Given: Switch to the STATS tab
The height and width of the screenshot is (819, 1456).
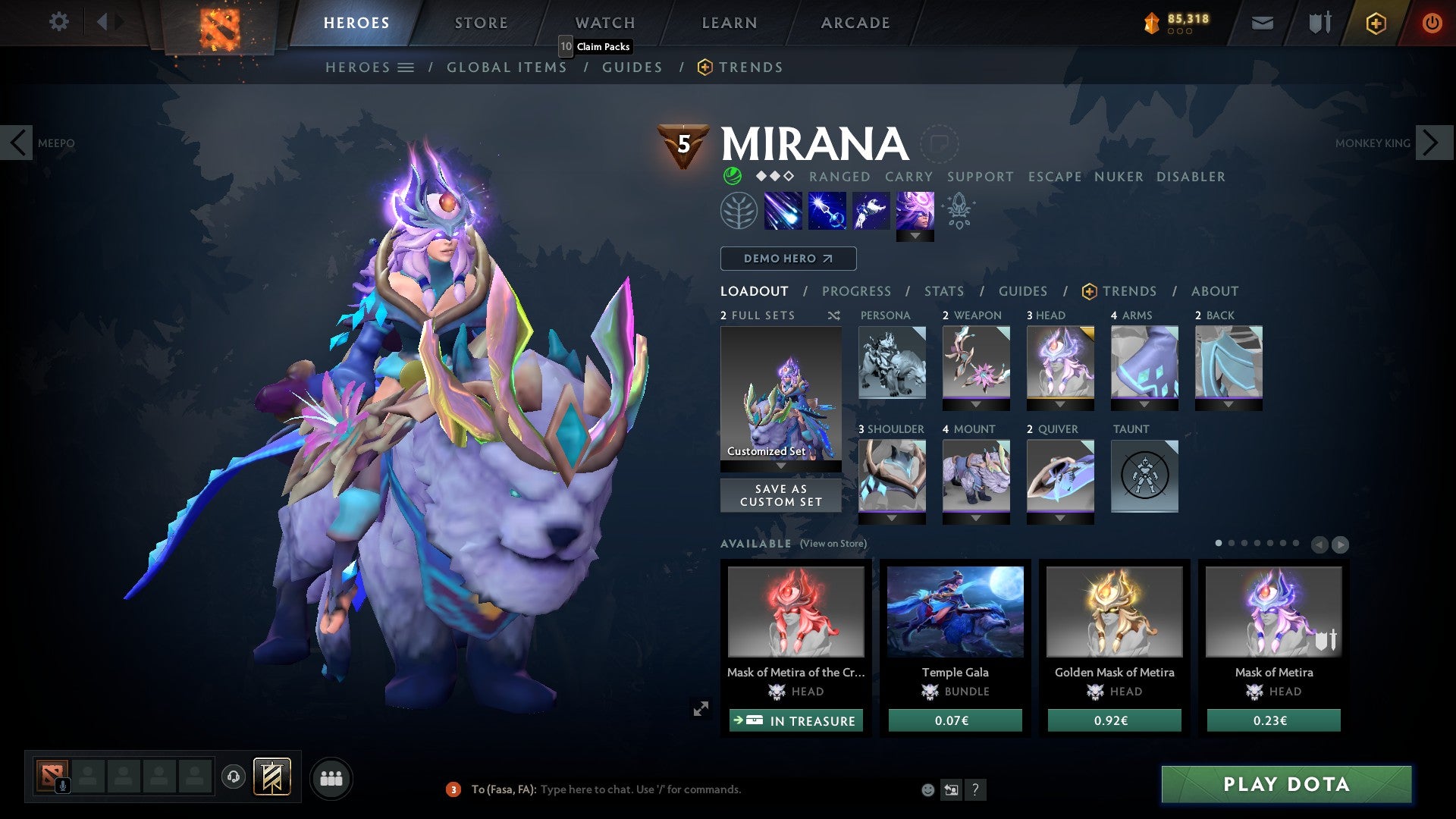Looking at the screenshot, I should click(944, 290).
